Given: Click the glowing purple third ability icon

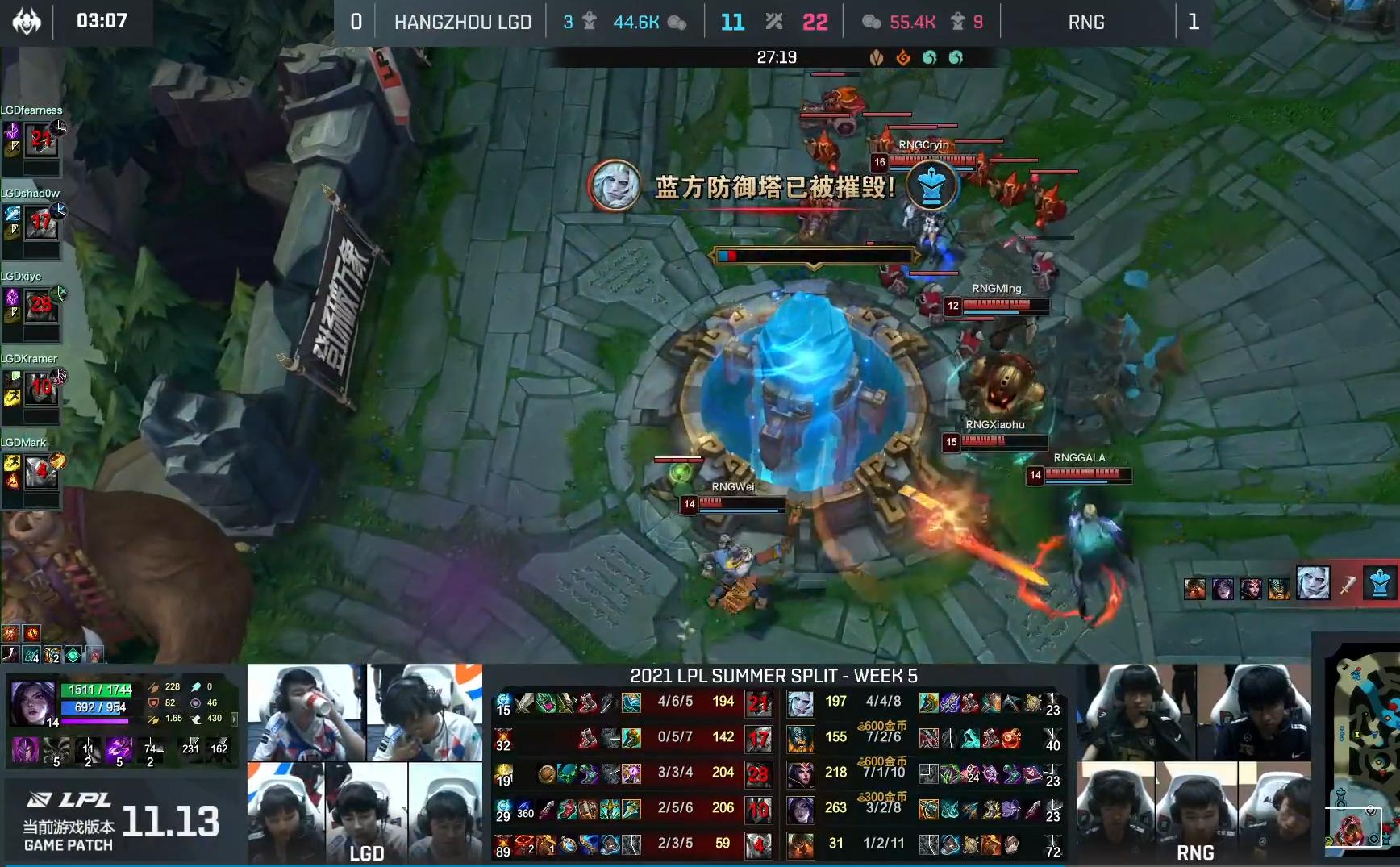Looking at the screenshot, I should [x=119, y=750].
